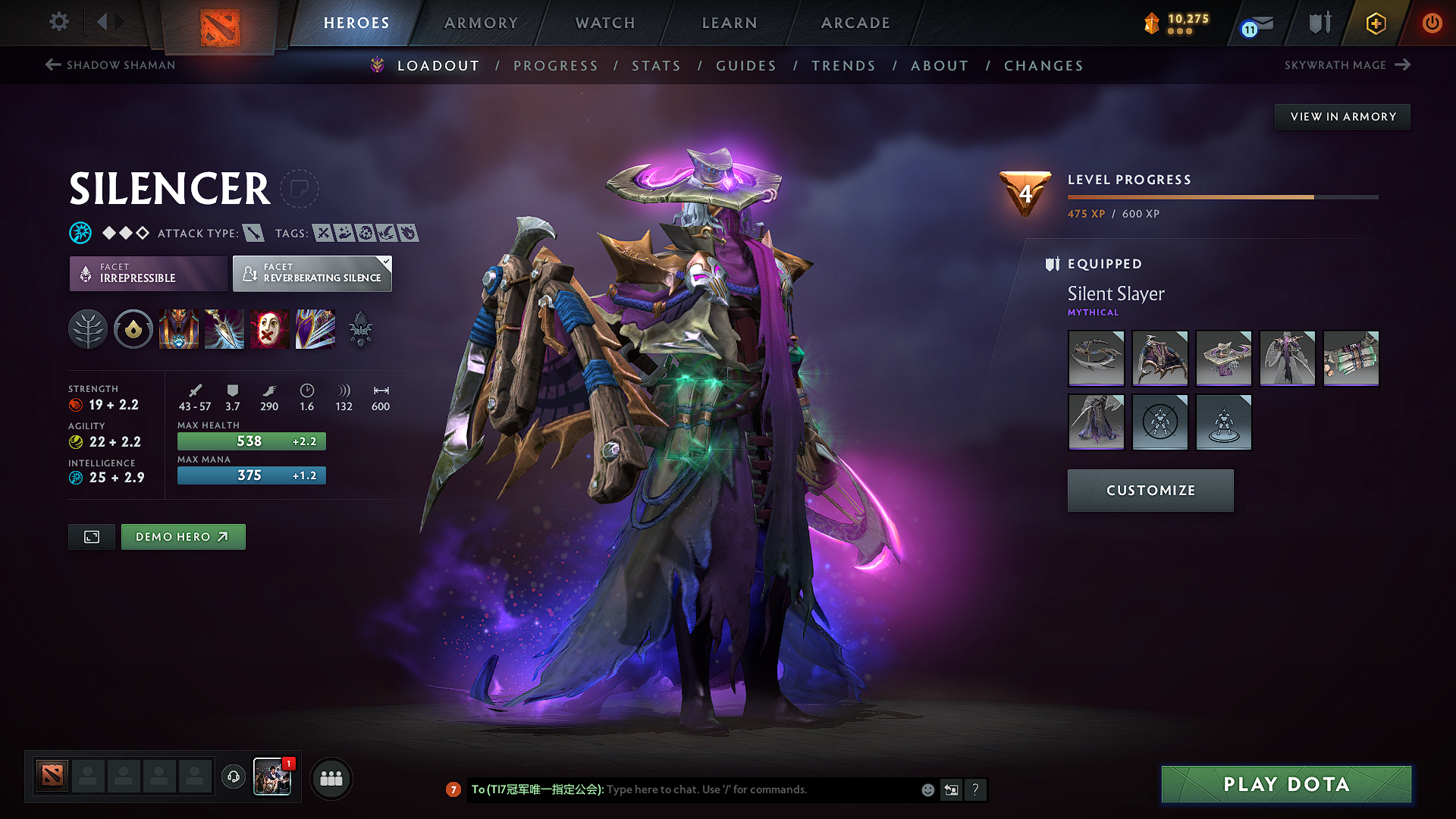This screenshot has height=819, width=1456.
Task: Open the Guides tab
Action: pyautogui.click(x=745, y=66)
